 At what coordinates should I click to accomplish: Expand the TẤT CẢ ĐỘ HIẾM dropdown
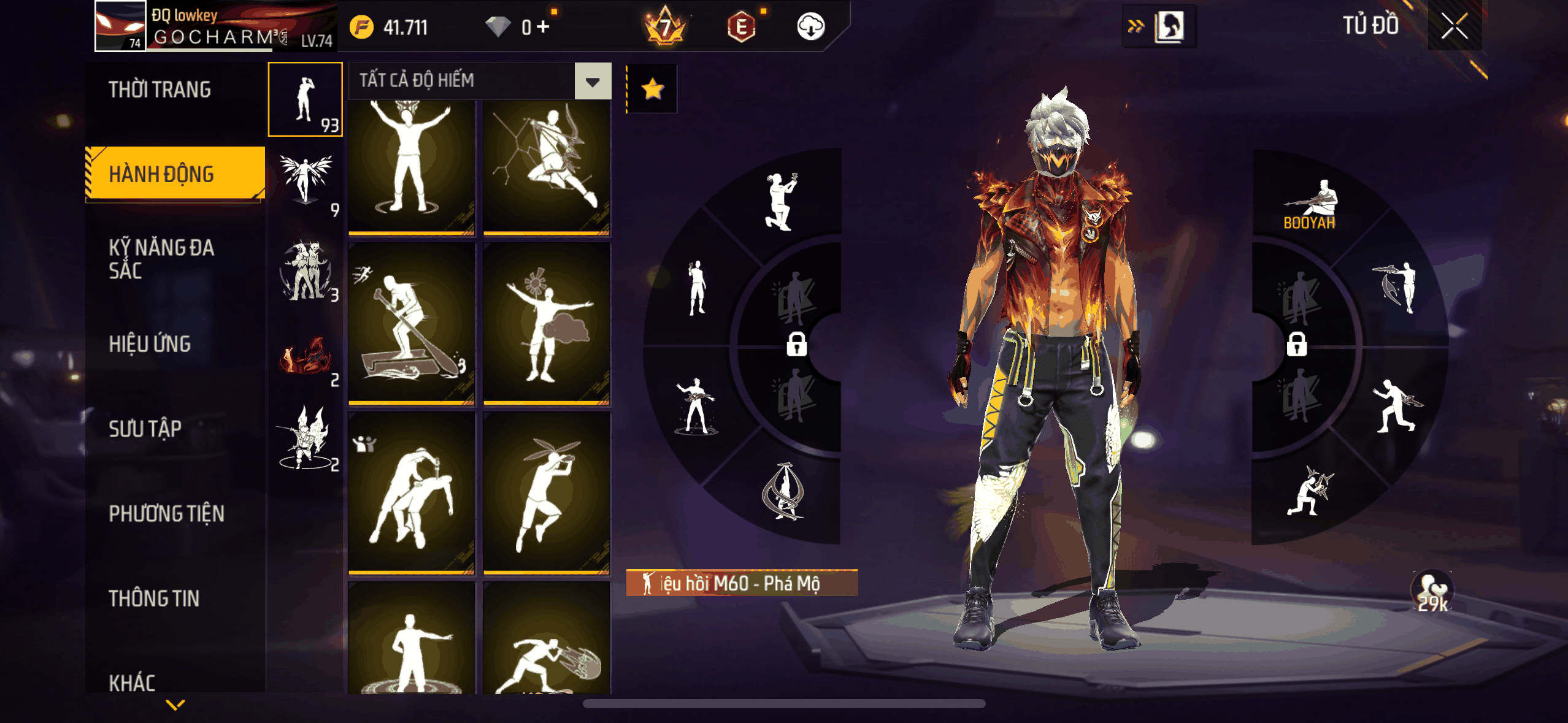point(593,81)
